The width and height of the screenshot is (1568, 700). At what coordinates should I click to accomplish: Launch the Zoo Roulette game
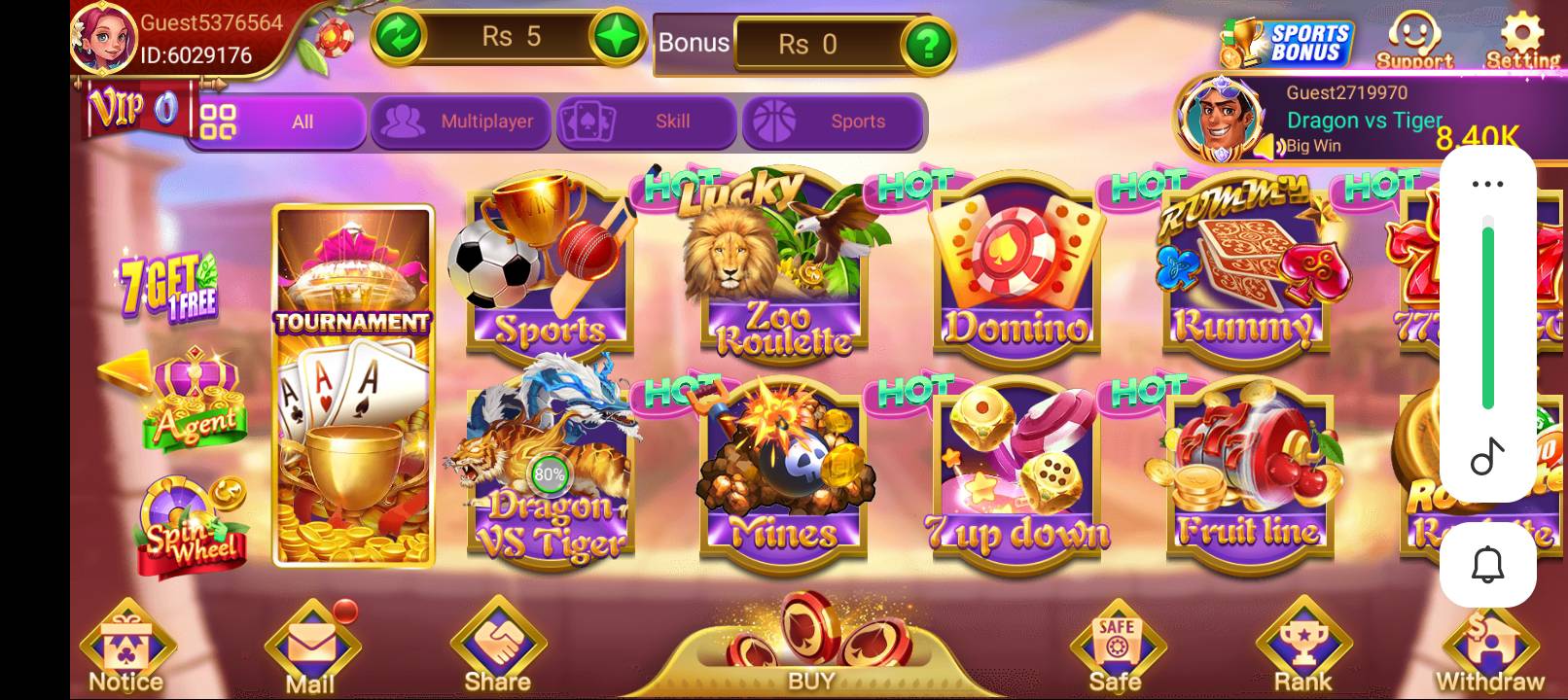point(781,272)
